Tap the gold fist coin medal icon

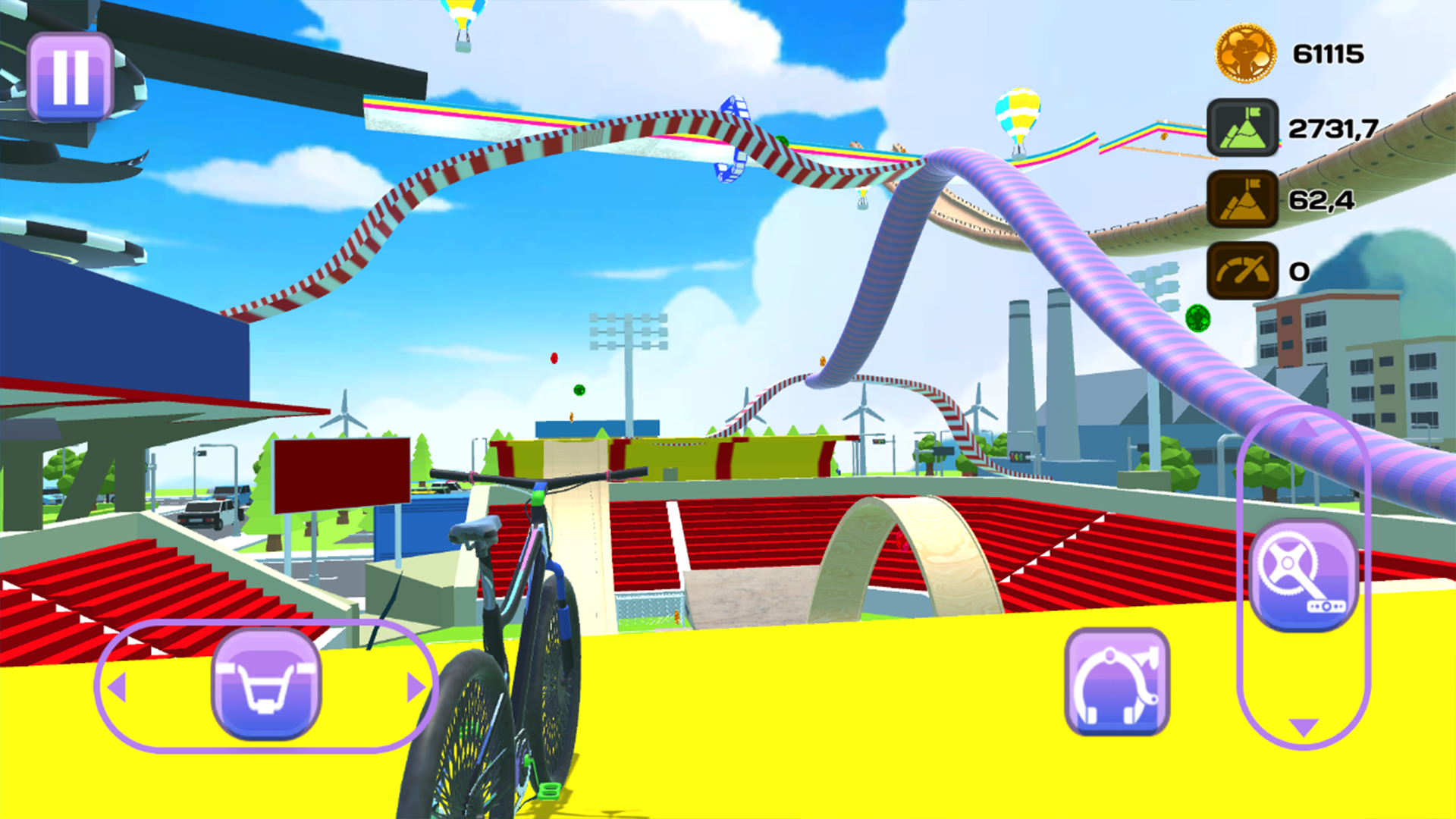(1246, 53)
